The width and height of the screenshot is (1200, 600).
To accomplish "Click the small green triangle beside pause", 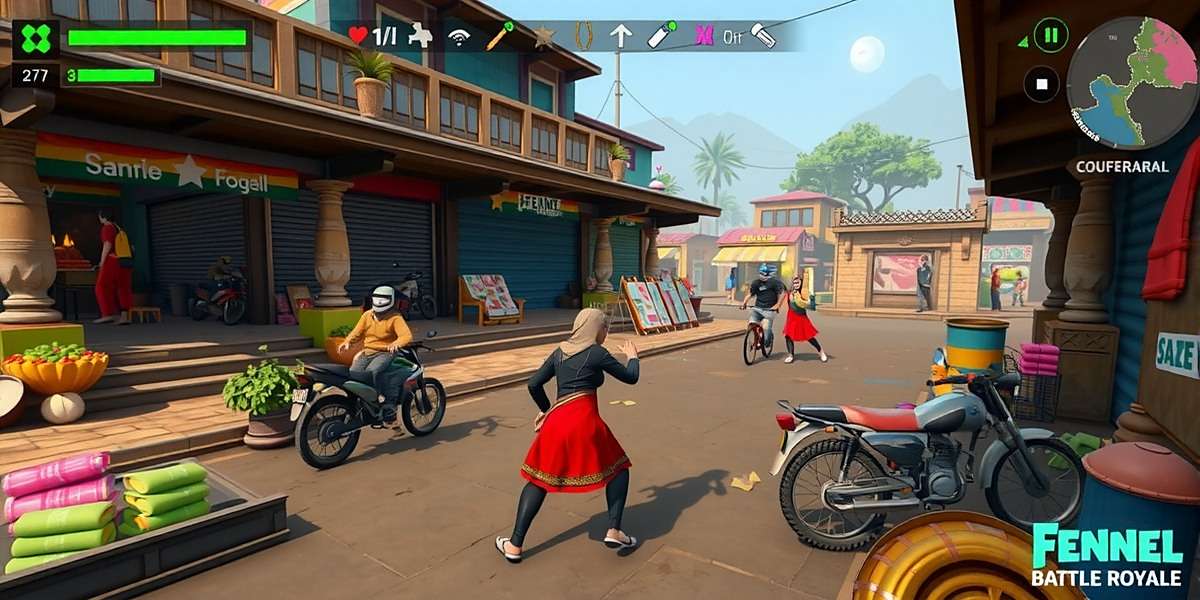I will (x=1022, y=42).
